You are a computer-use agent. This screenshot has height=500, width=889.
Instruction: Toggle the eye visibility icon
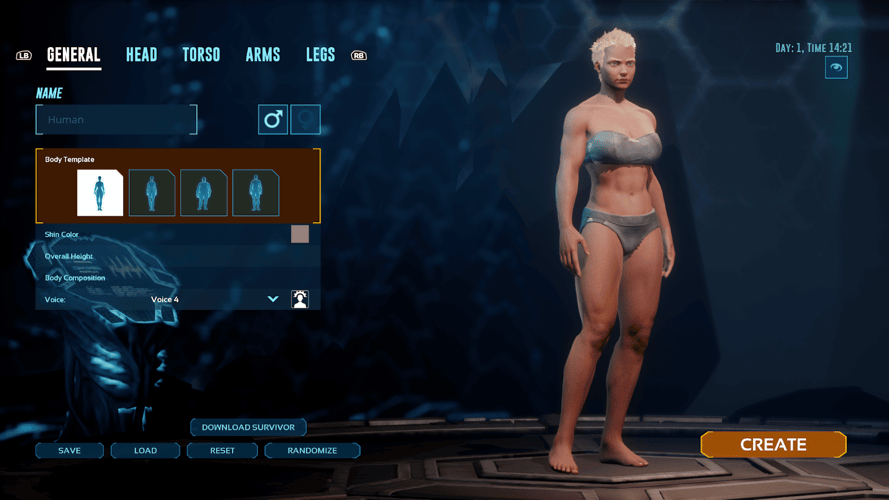pyautogui.click(x=836, y=67)
